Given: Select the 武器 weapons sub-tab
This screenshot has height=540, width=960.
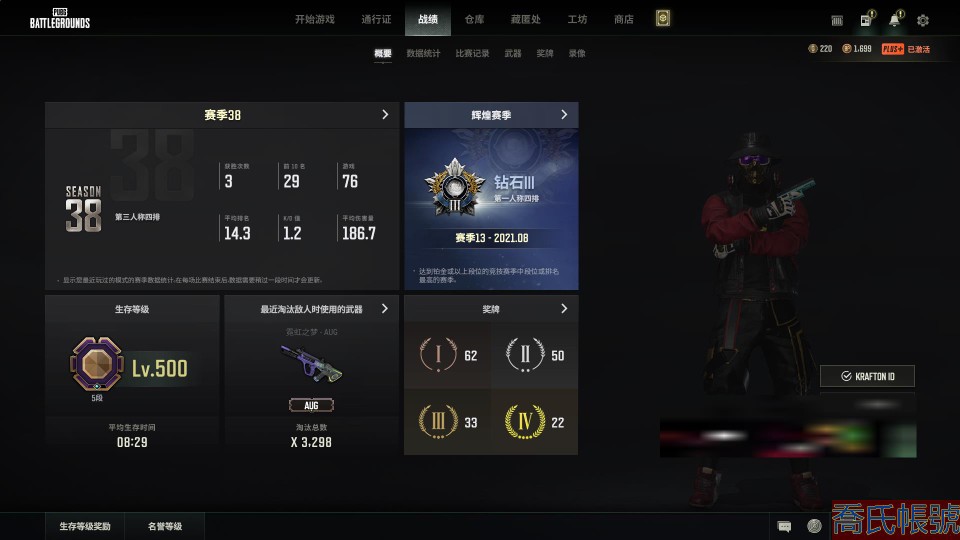Looking at the screenshot, I should pos(513,53).
